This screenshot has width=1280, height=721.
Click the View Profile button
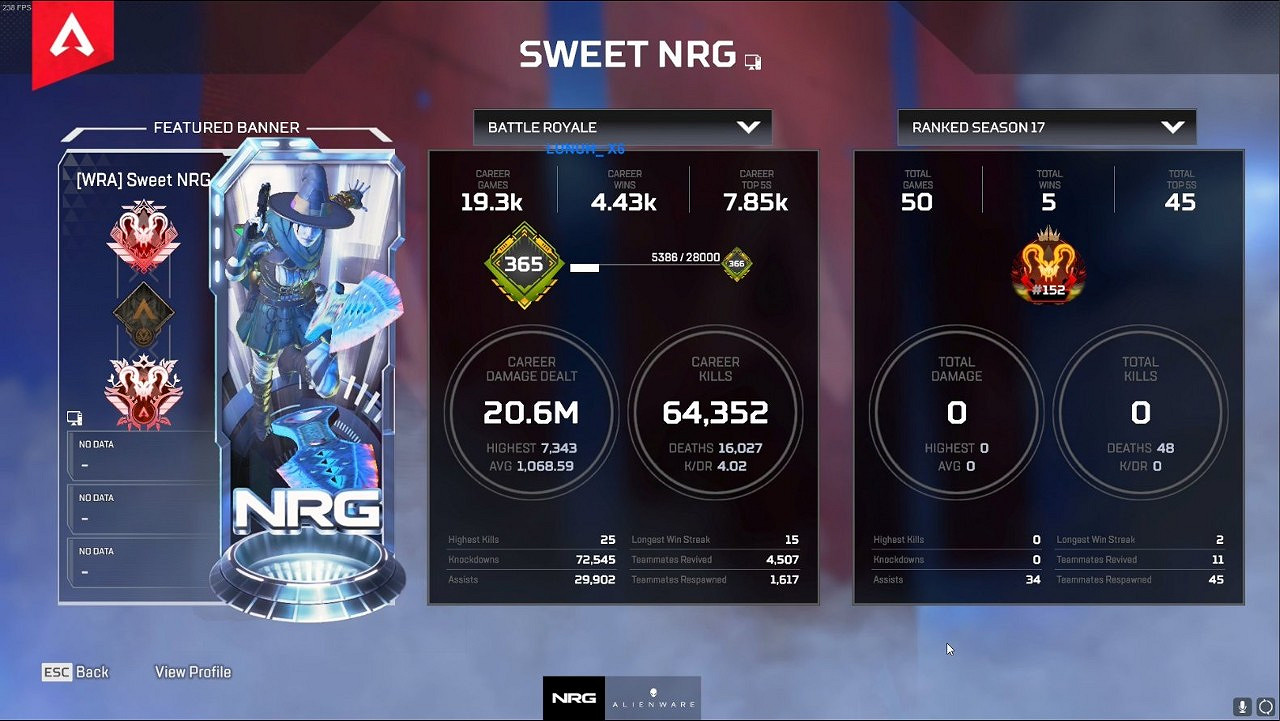pyautogui.click(x=192, y=671)
